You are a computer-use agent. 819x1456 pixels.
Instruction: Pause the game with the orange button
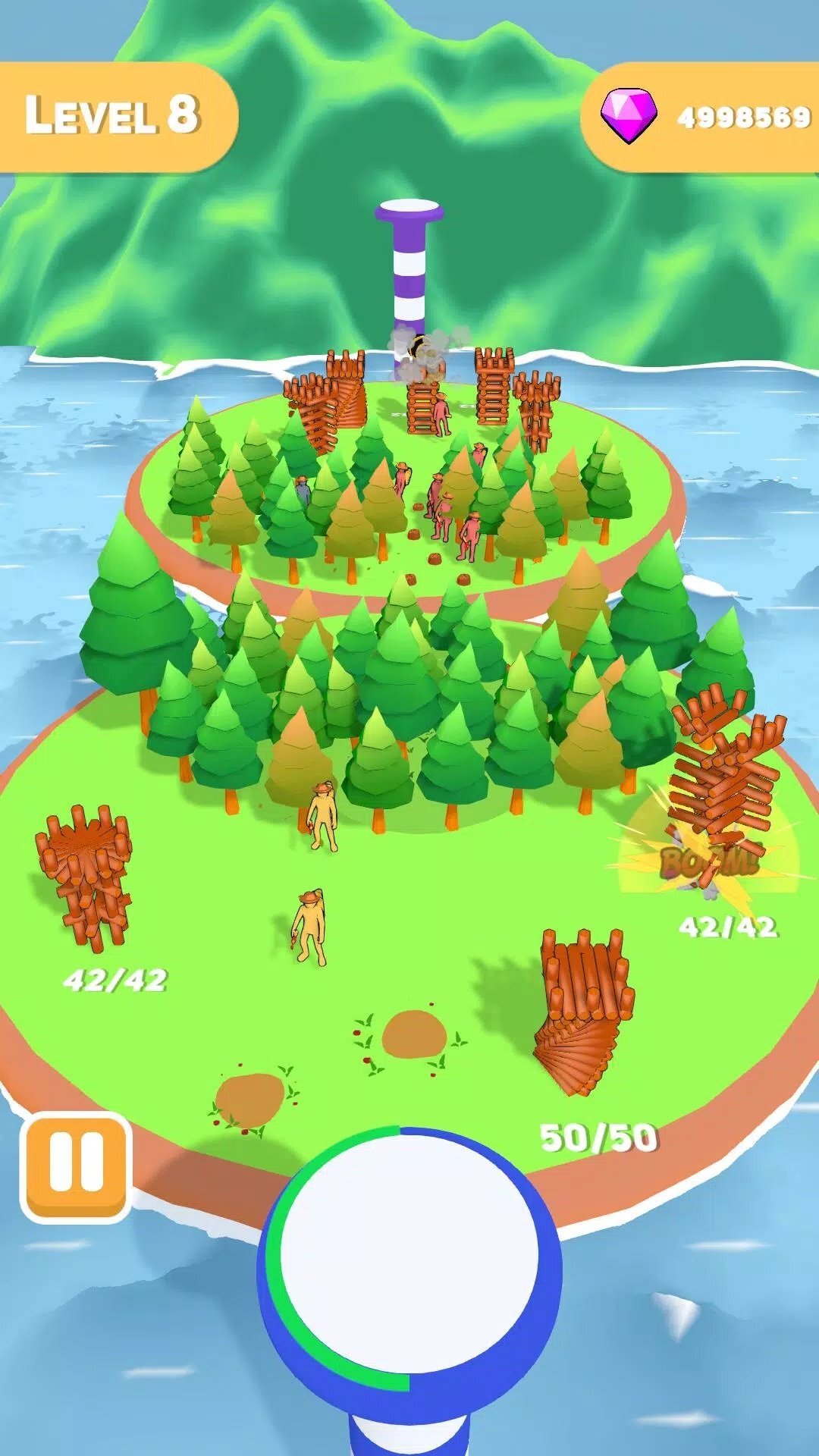click(x=76, y=1167)
